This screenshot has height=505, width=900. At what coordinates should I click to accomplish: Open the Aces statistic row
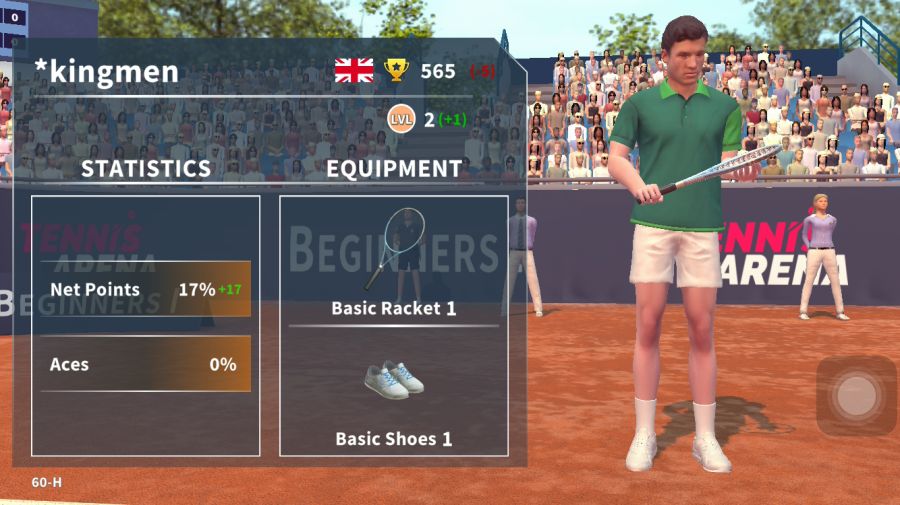pyautogui.click(x=146, y=364)
